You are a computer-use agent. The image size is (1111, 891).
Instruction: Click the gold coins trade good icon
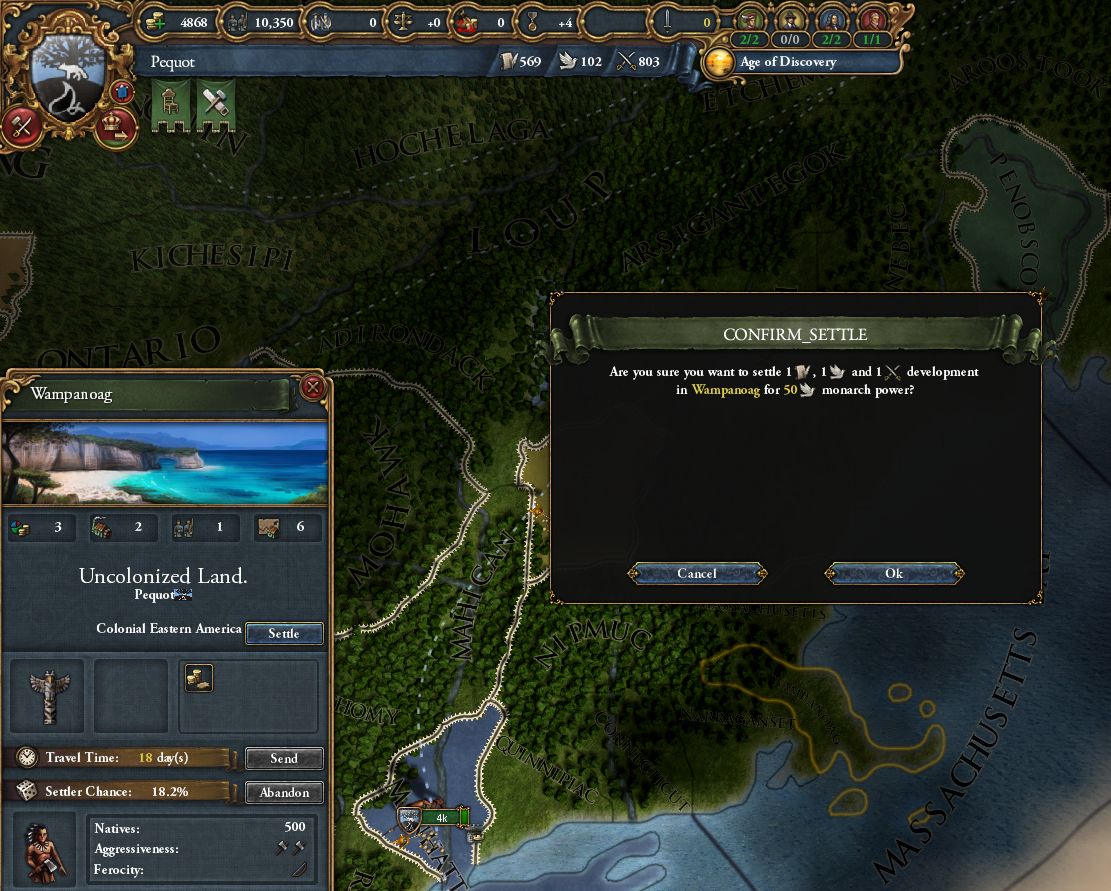pyautogui.click(x=198, y=678)
